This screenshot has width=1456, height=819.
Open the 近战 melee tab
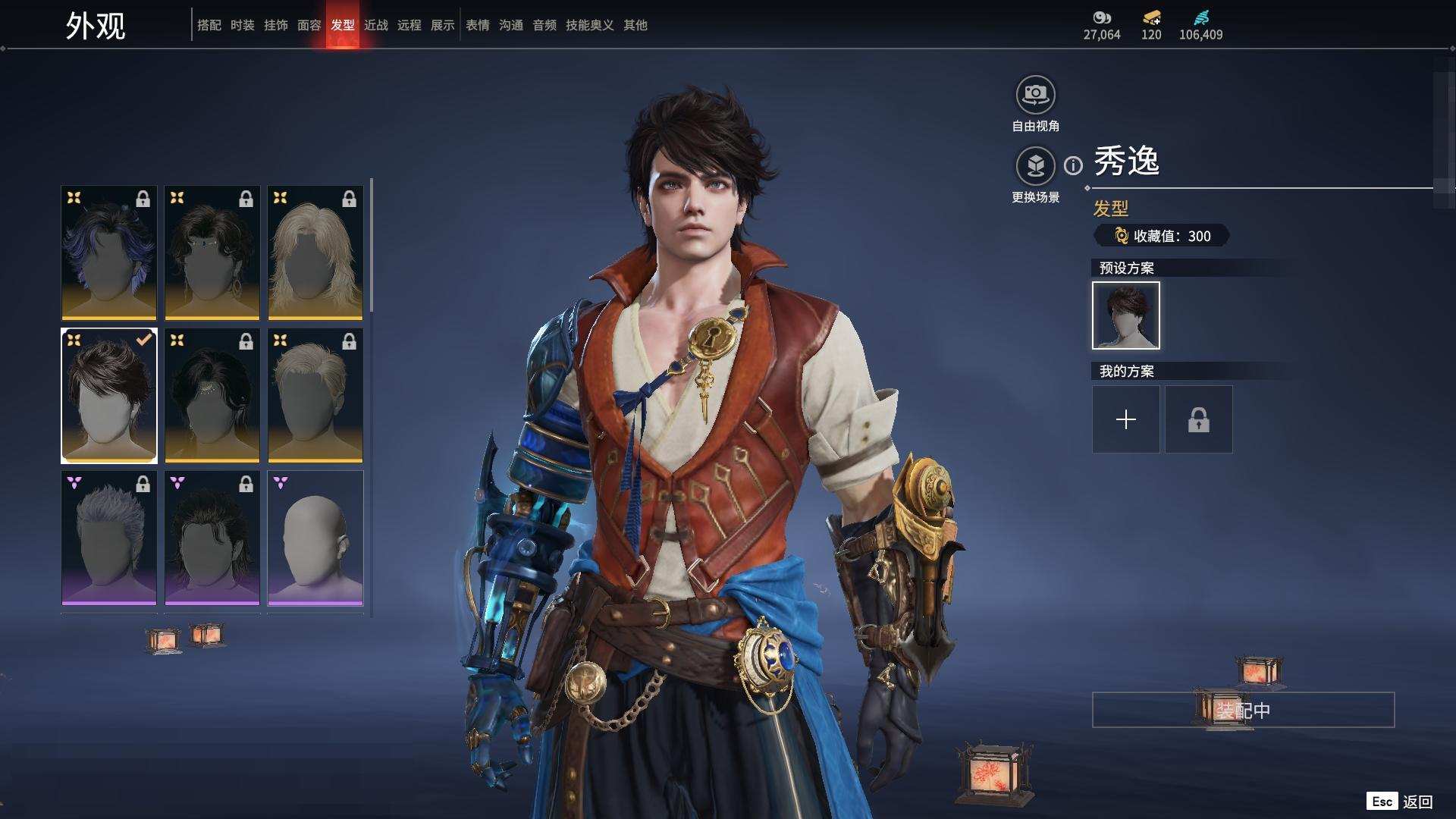point(375,25)
